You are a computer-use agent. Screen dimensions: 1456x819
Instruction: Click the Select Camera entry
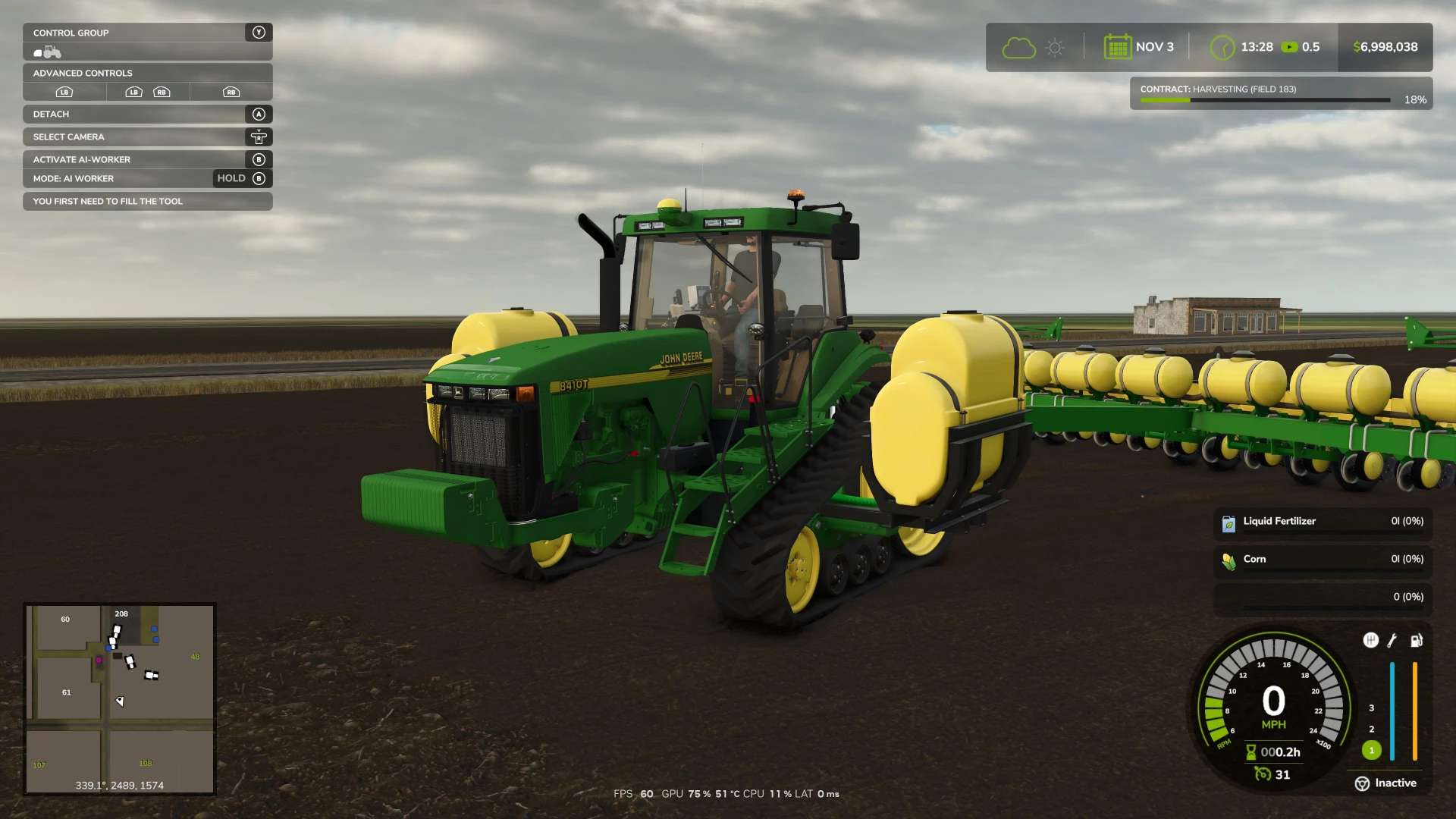coord(147,136)
